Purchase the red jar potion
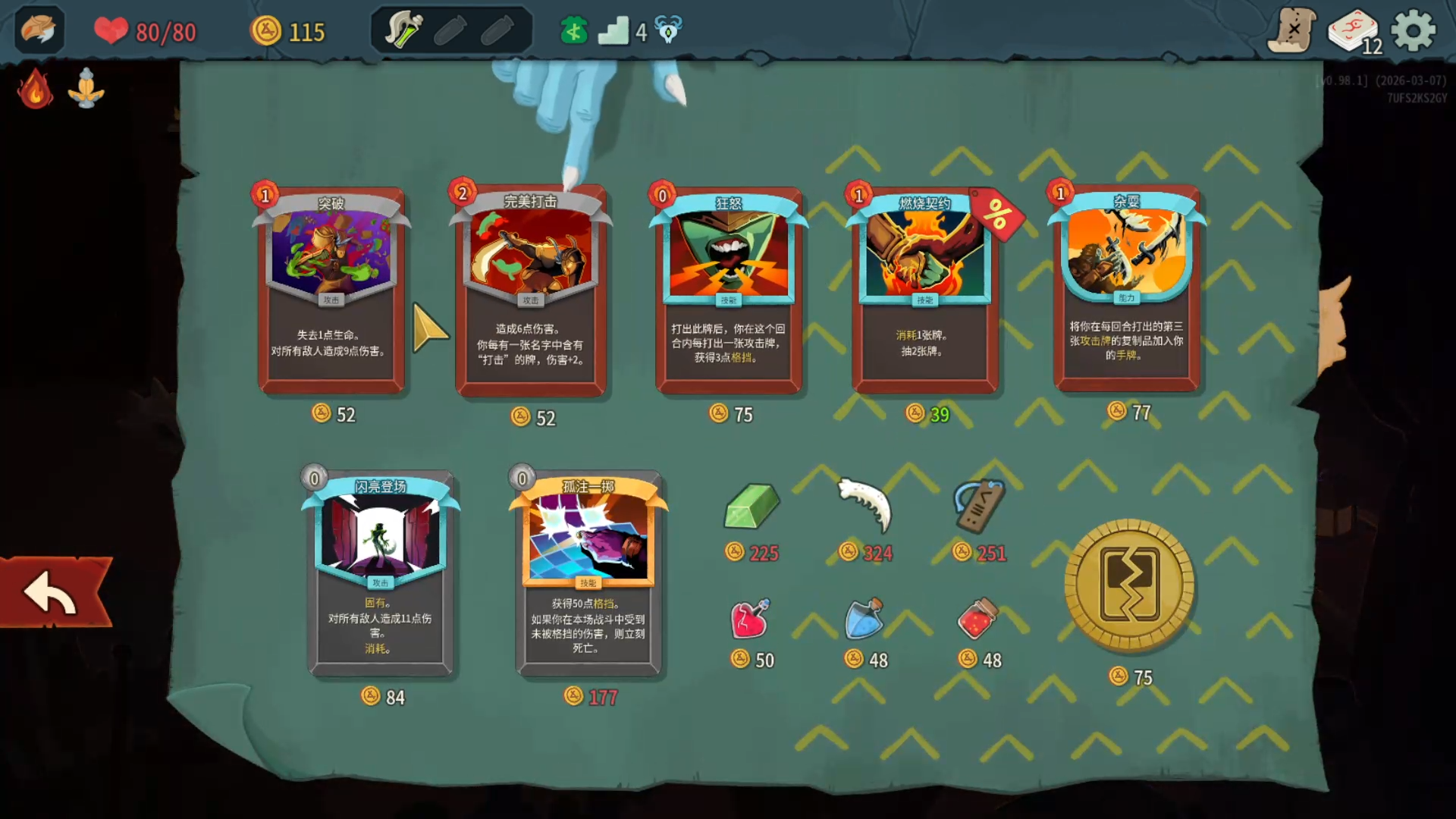Viewport: 1456px width, 819px height. 977,619
